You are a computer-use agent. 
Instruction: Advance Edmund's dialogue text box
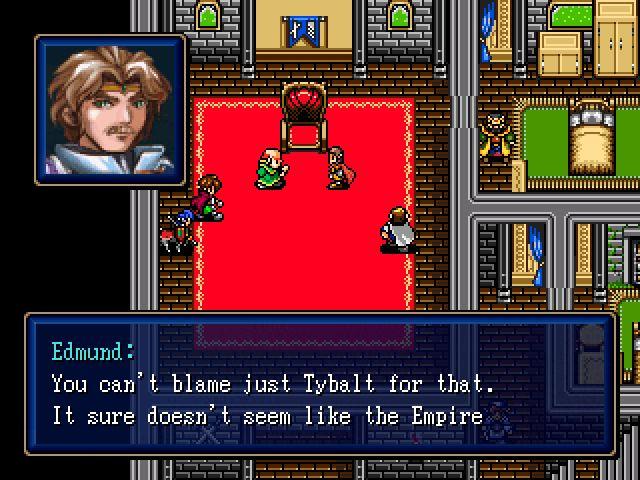click(320, 384)
